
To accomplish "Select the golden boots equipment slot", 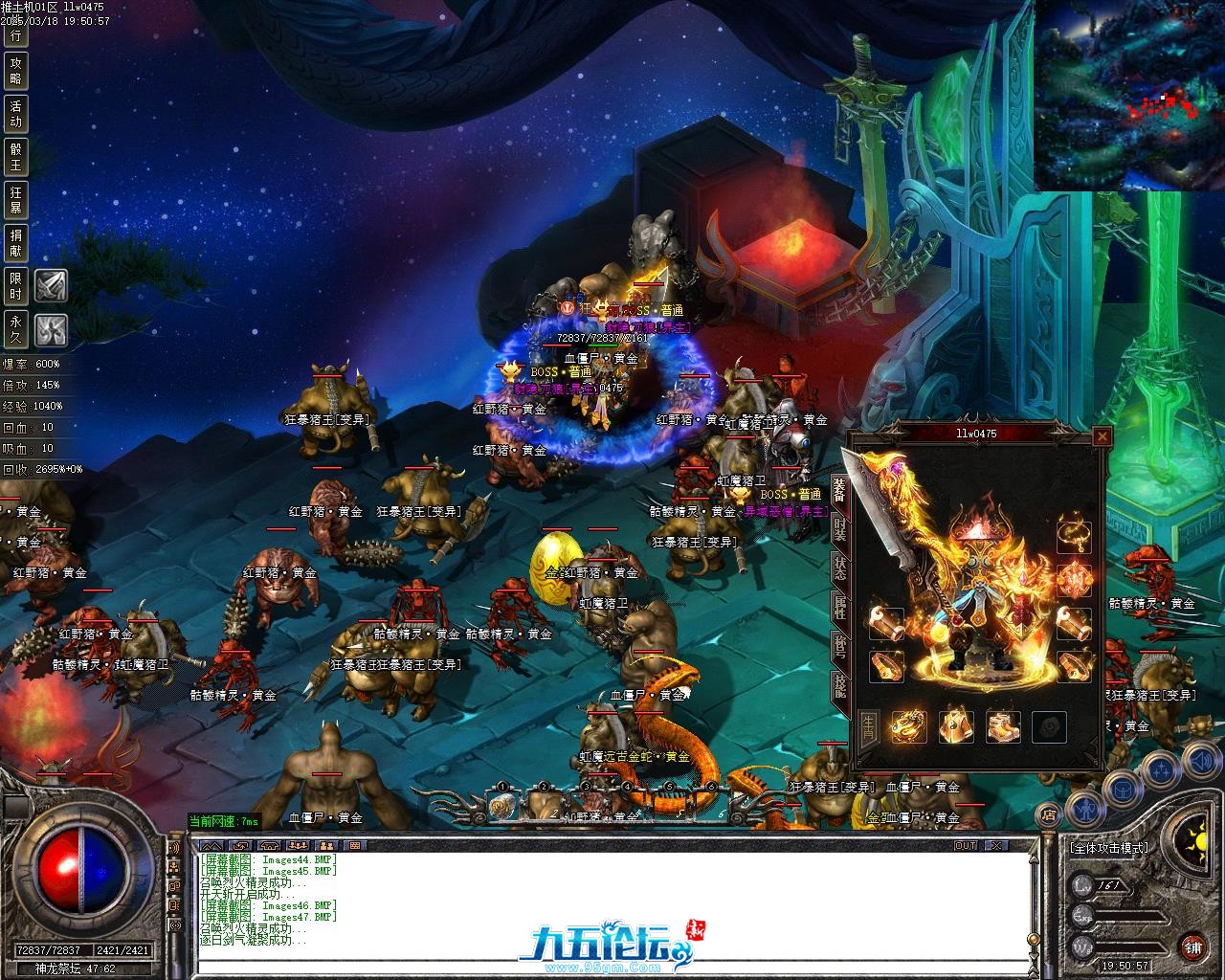I will coord(1003,727).
